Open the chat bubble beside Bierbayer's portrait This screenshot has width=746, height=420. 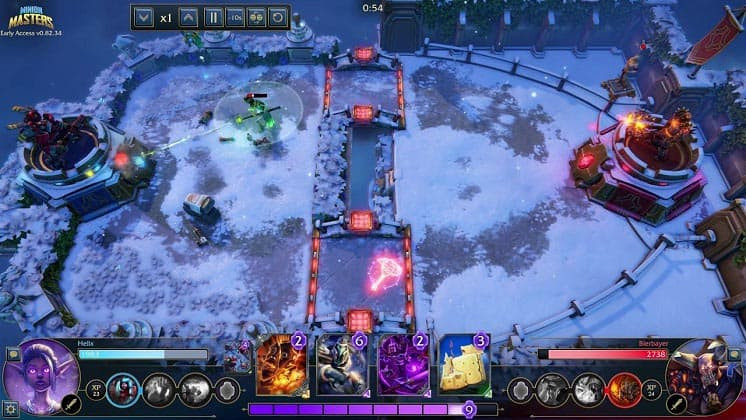pos(731,353)
